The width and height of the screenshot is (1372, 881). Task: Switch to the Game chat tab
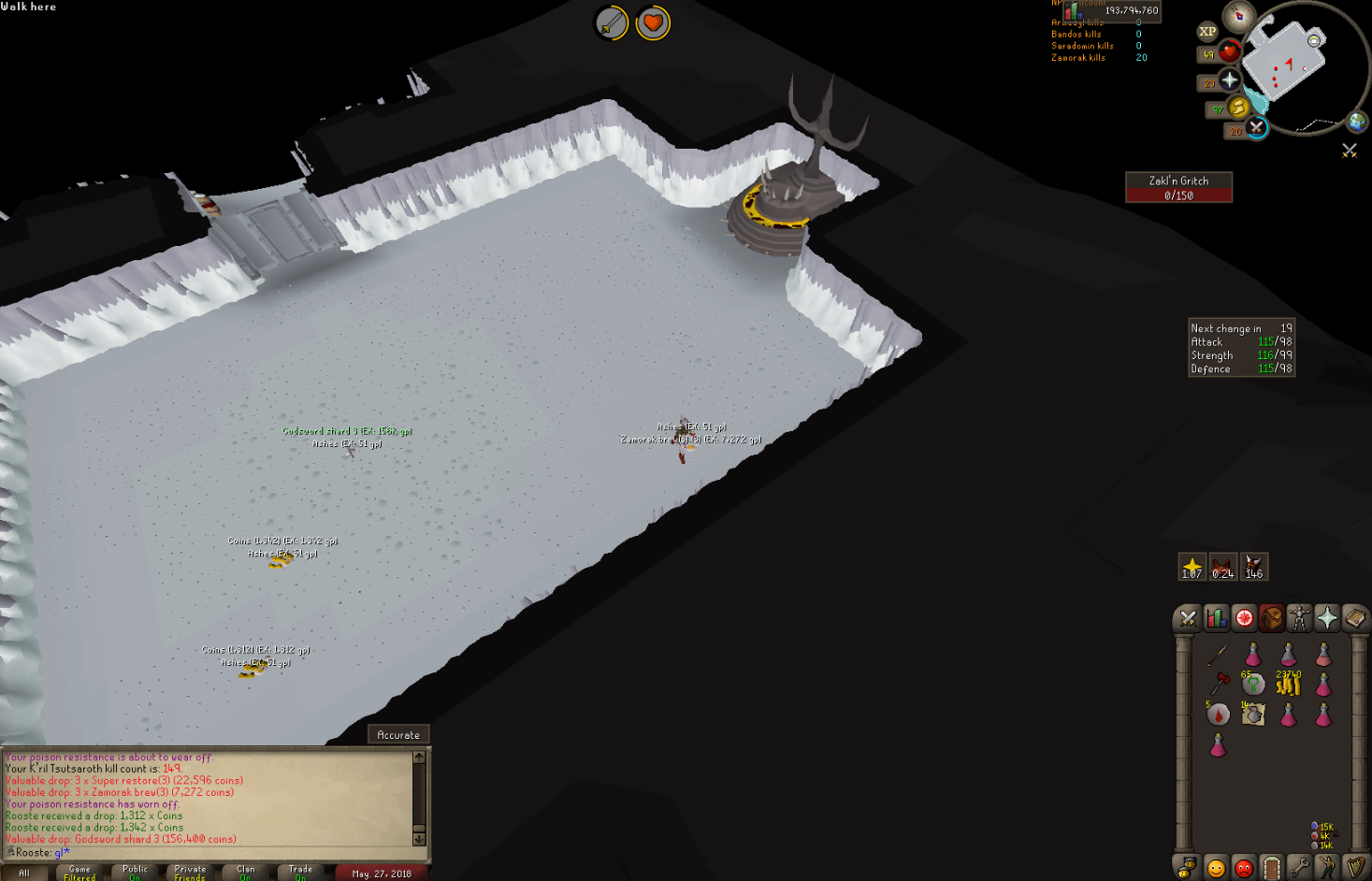pyautogui.click(x=79, y=871)
